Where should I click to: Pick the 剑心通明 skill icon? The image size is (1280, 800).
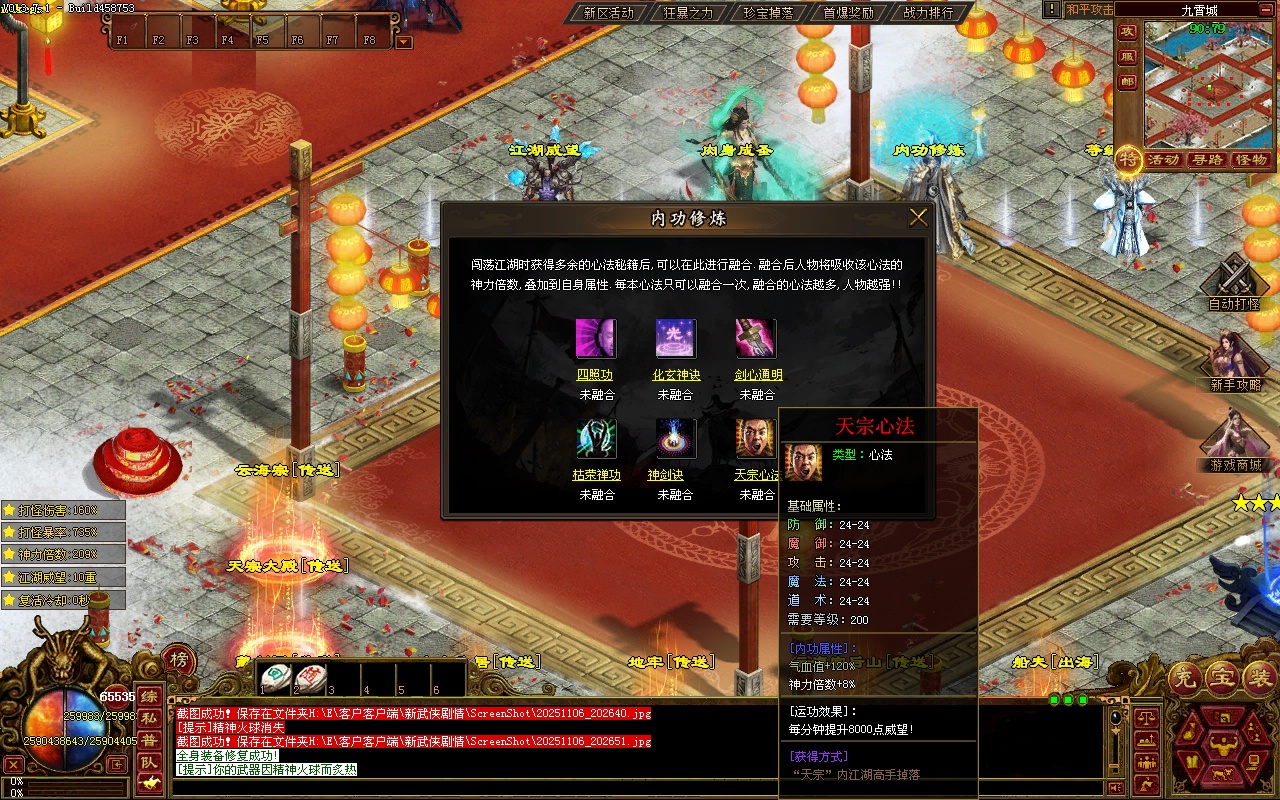(x=756, y=339)
